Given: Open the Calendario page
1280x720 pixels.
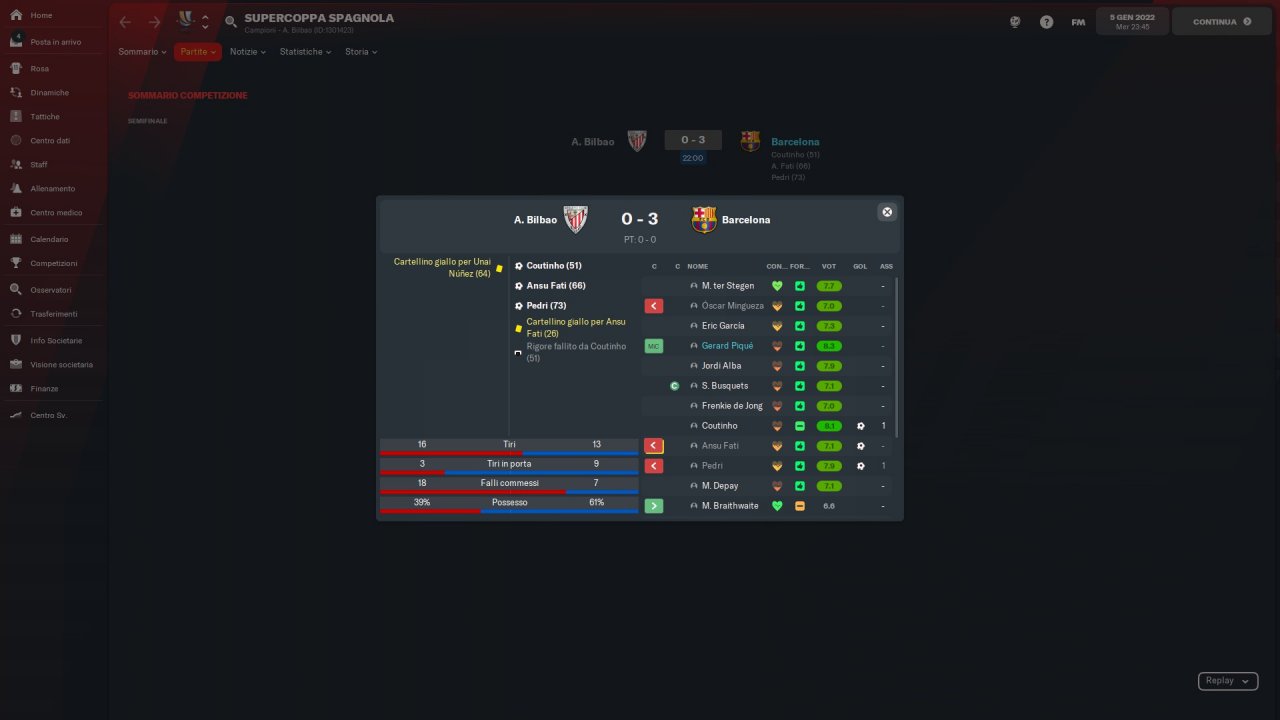Looking at the screenshot, I should pos(49,240).
